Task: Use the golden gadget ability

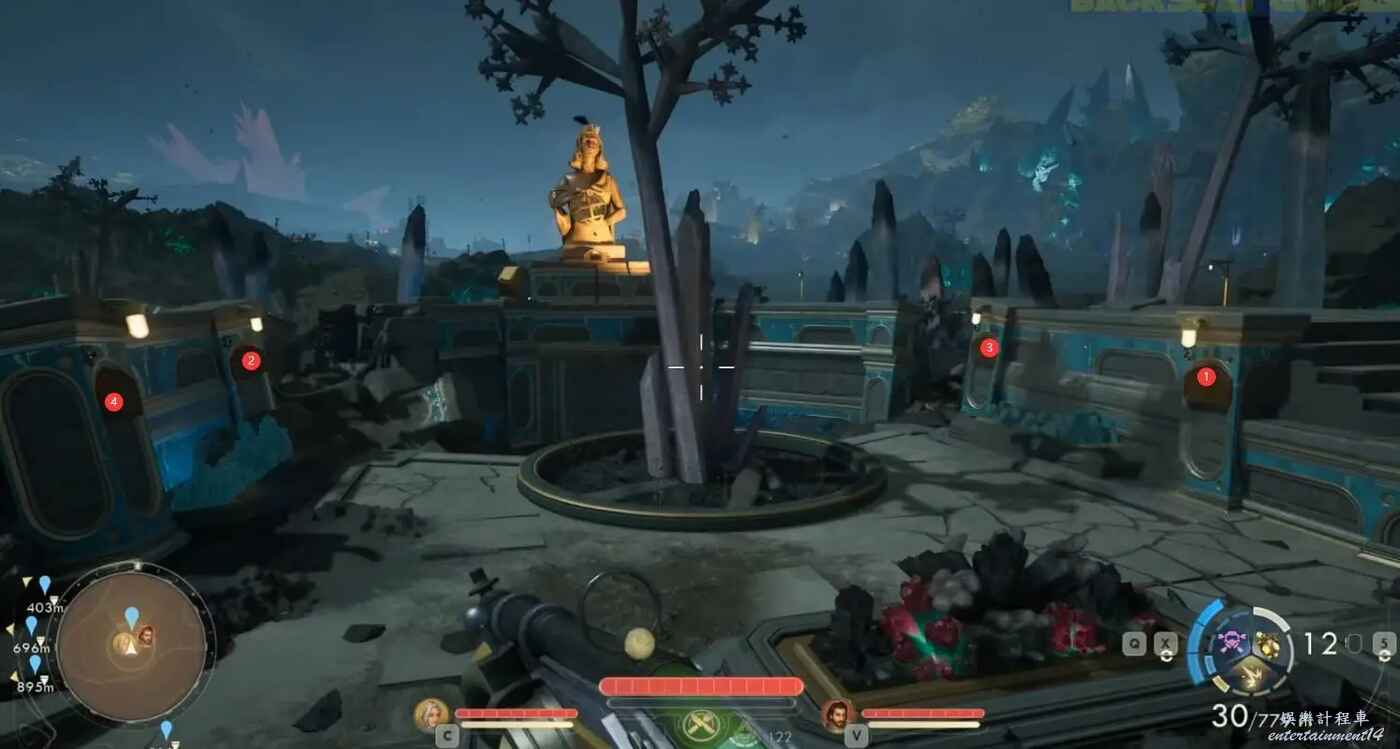Action: tap(1266, 644)
